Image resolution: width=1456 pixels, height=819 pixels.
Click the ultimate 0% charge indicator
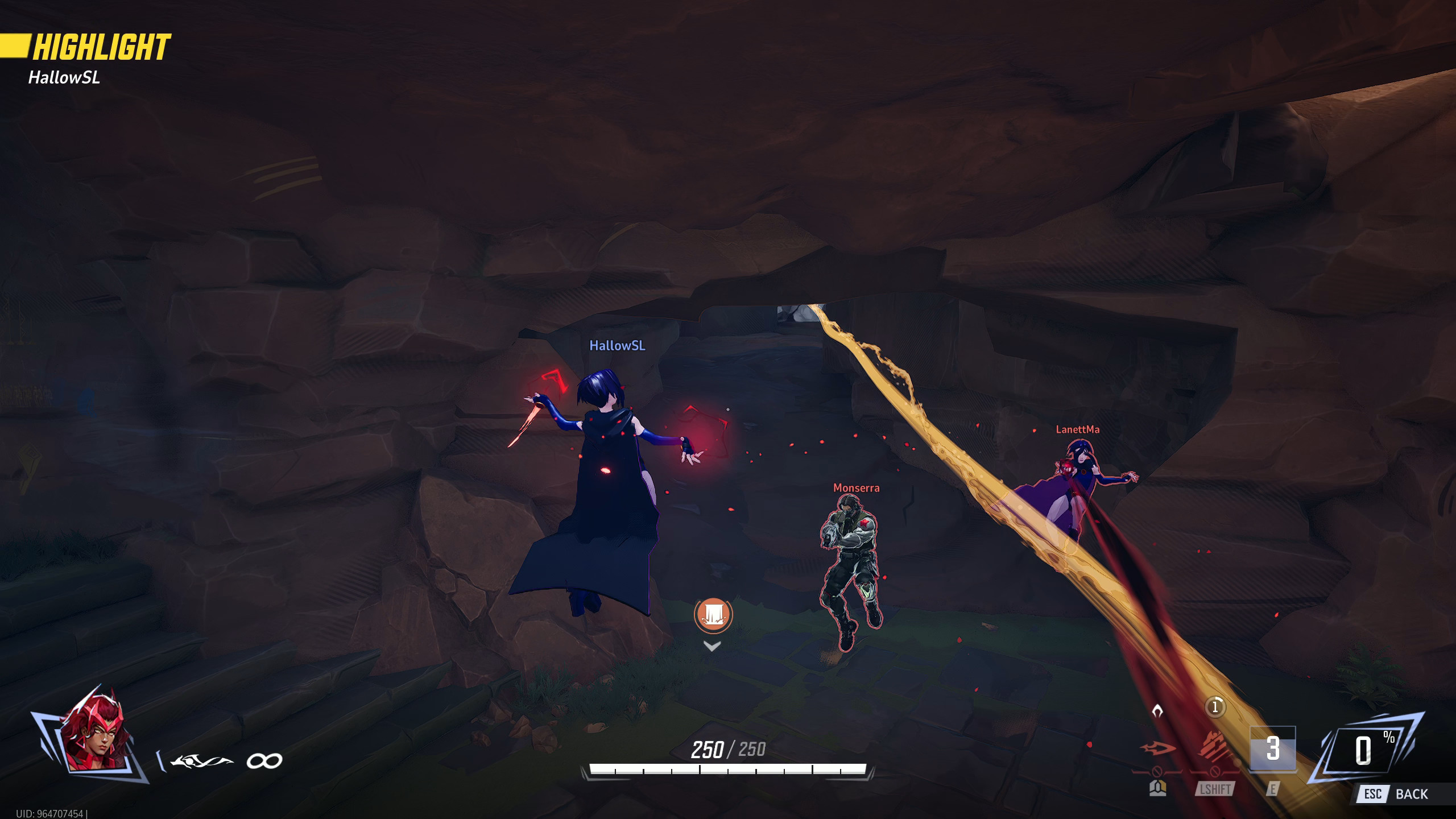[x=1367, y=746]
